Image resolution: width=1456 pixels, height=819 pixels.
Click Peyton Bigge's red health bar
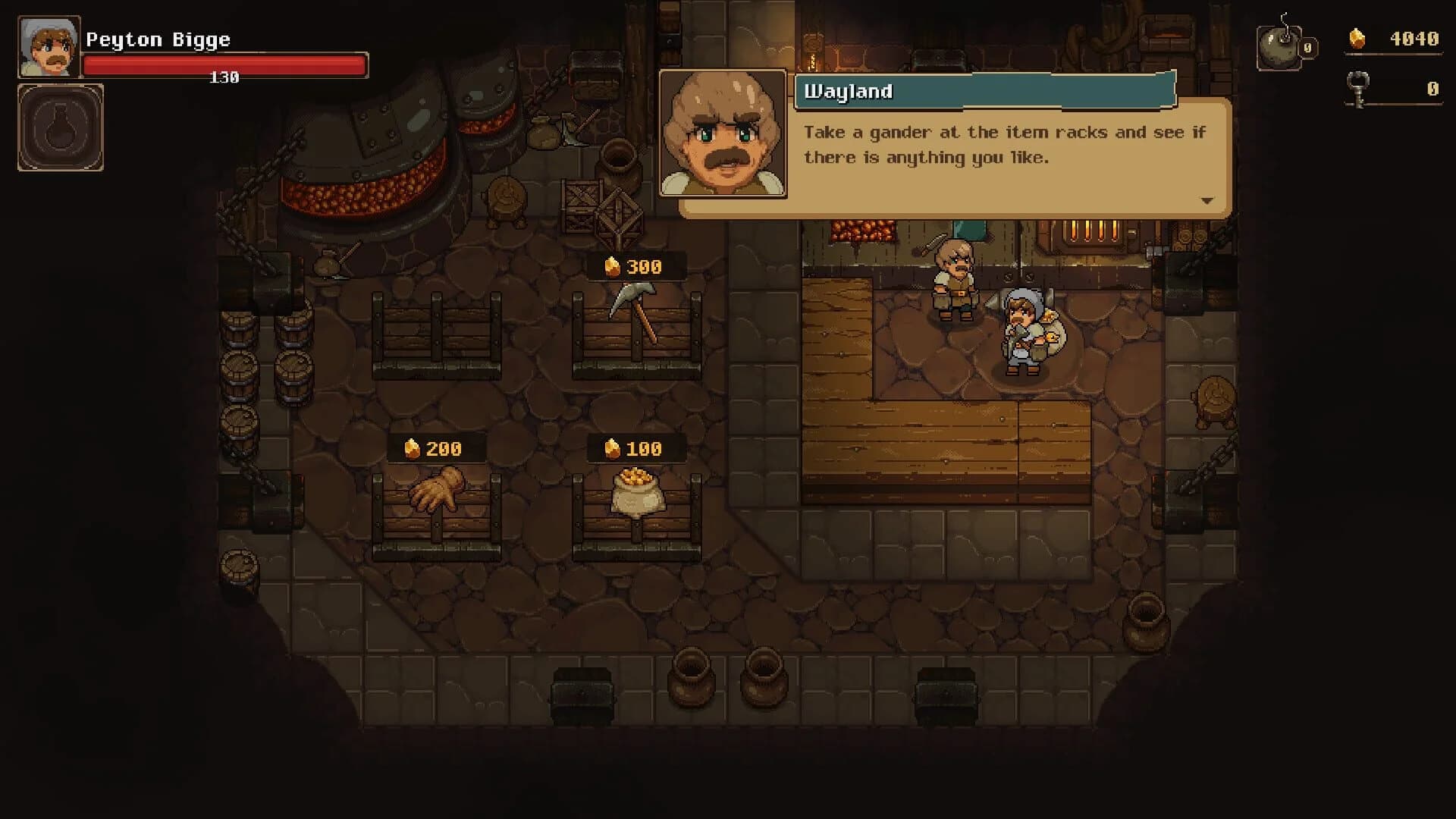pos(224,64)
